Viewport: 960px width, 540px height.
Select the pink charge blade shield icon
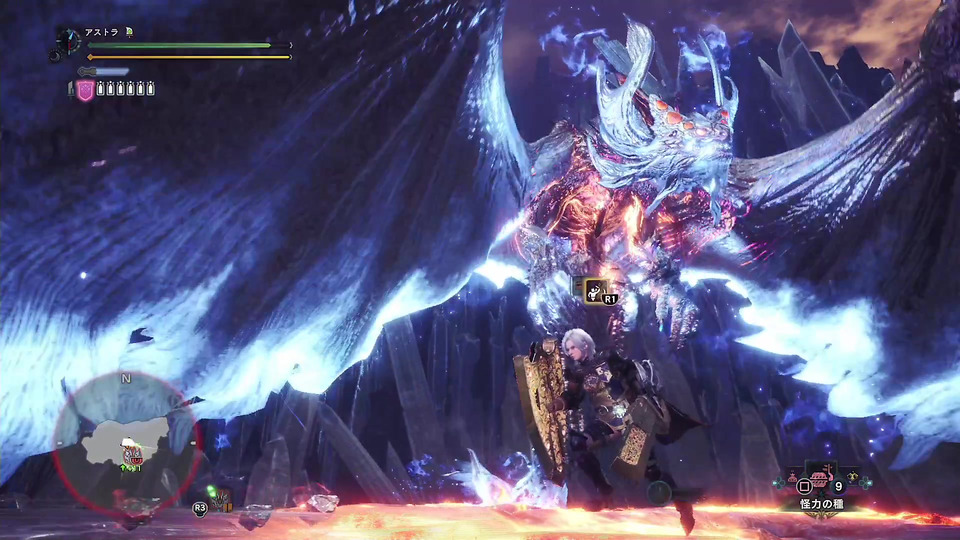click(x=85, y=89)
